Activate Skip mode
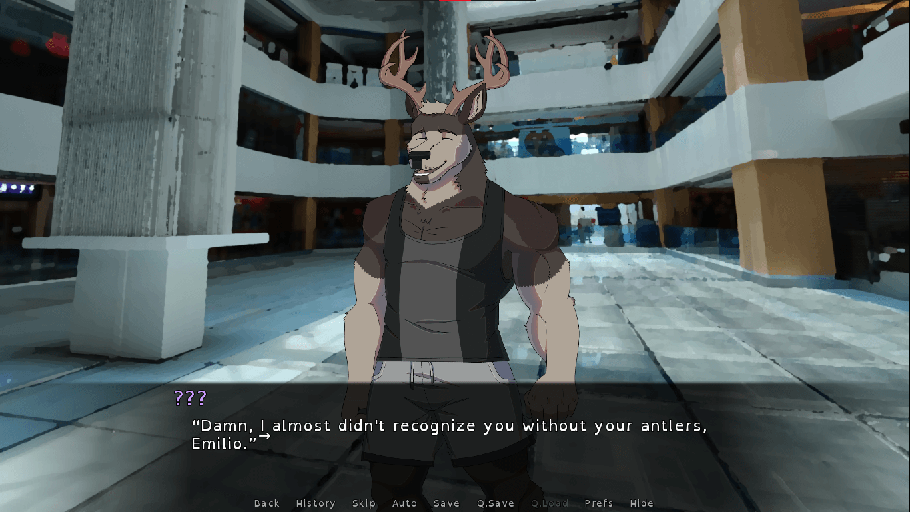The image size is (910, 512). tap(364, 503)
